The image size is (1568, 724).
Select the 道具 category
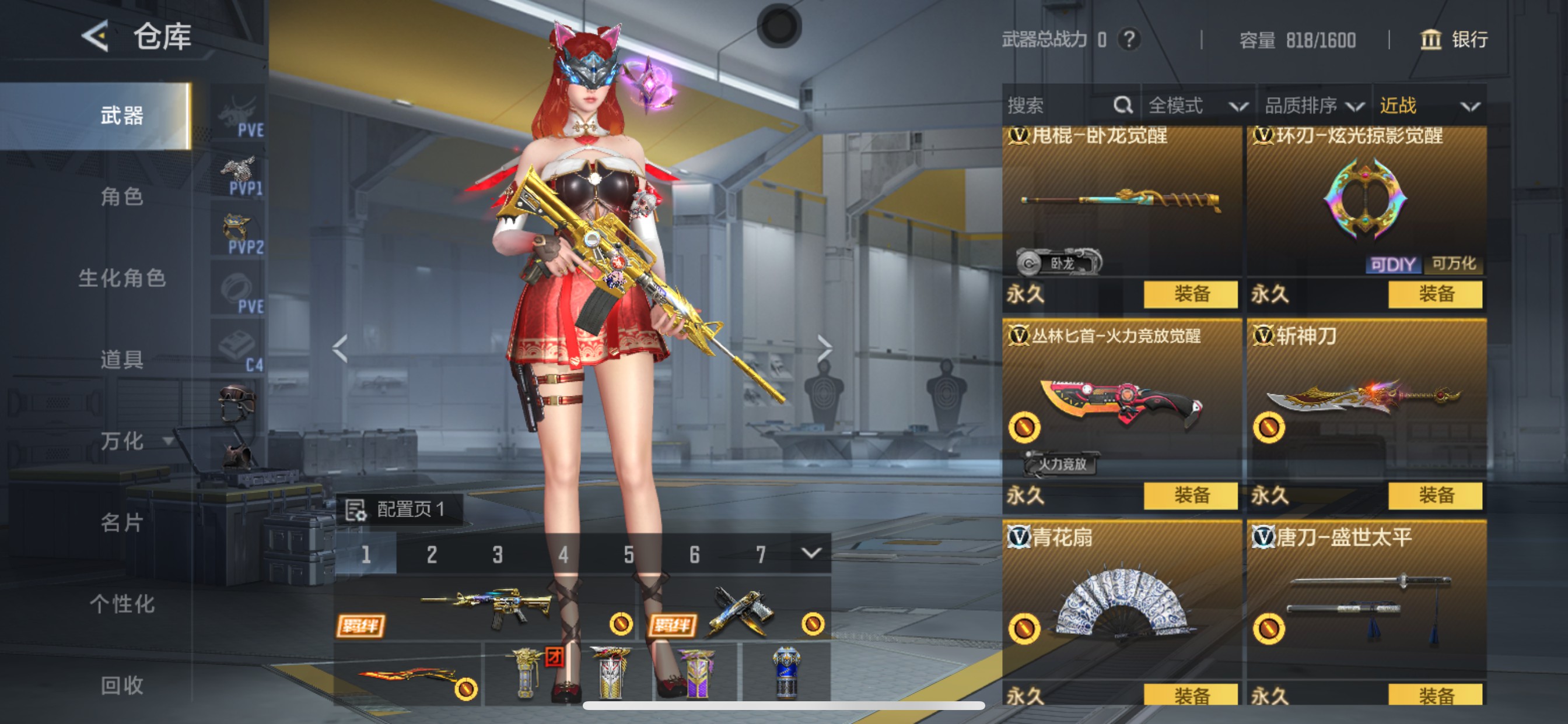pyautogui.click(x=122, y=360)
